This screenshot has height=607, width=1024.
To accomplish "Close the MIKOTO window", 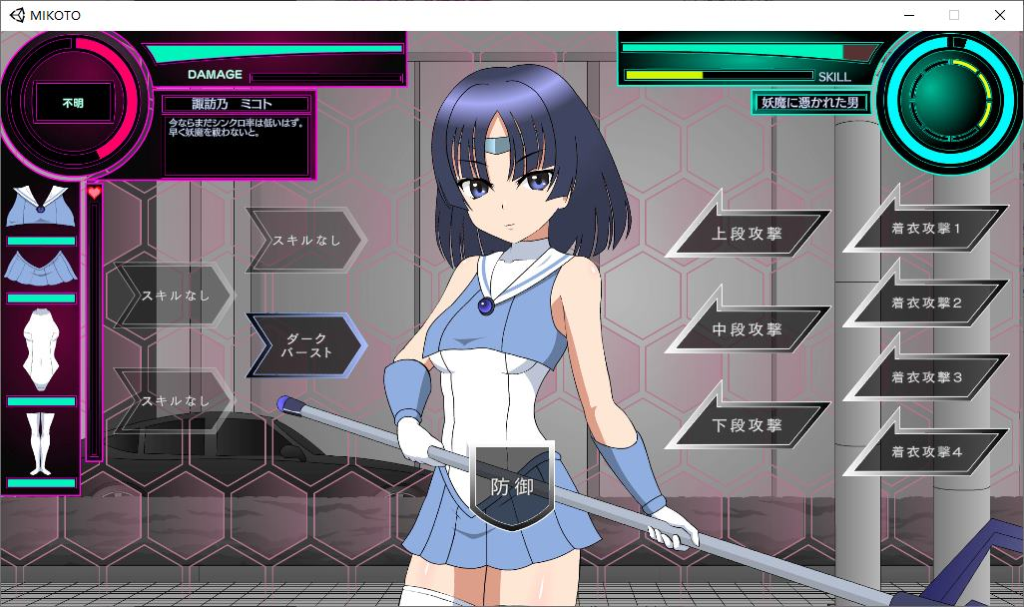I will tap(999, 15).
